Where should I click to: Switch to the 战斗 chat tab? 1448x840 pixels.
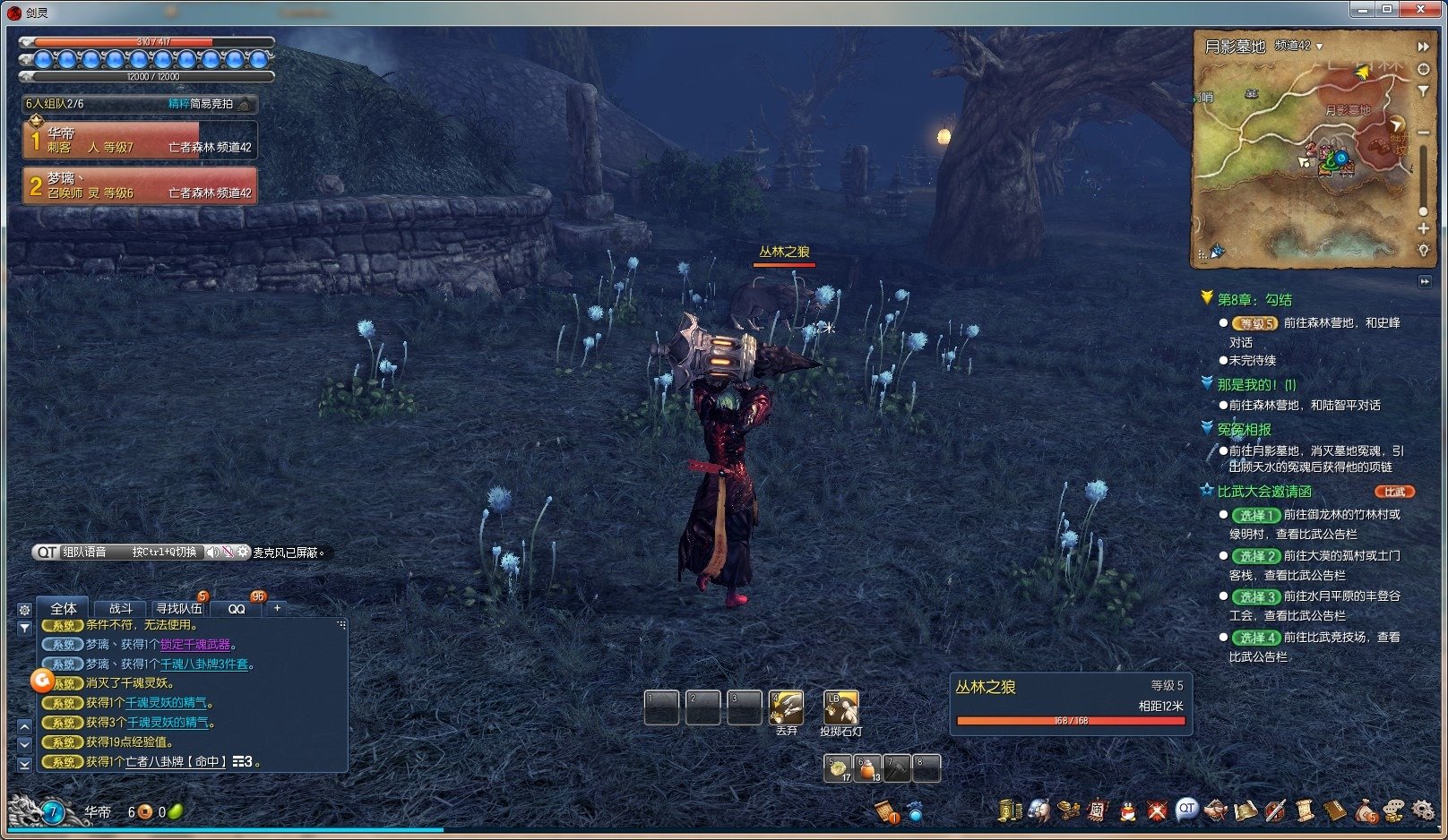(121, 608)
